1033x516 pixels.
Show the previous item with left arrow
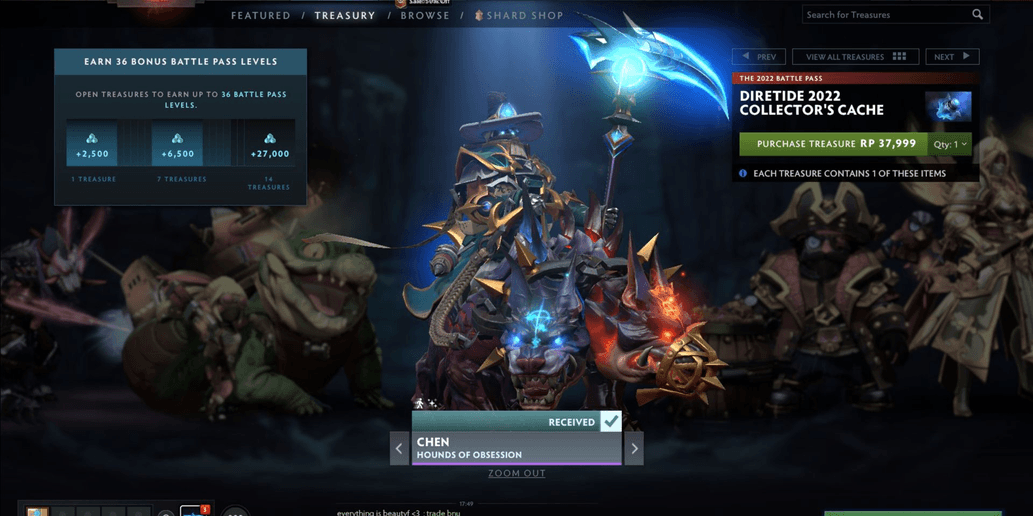[x=399, y=448]
